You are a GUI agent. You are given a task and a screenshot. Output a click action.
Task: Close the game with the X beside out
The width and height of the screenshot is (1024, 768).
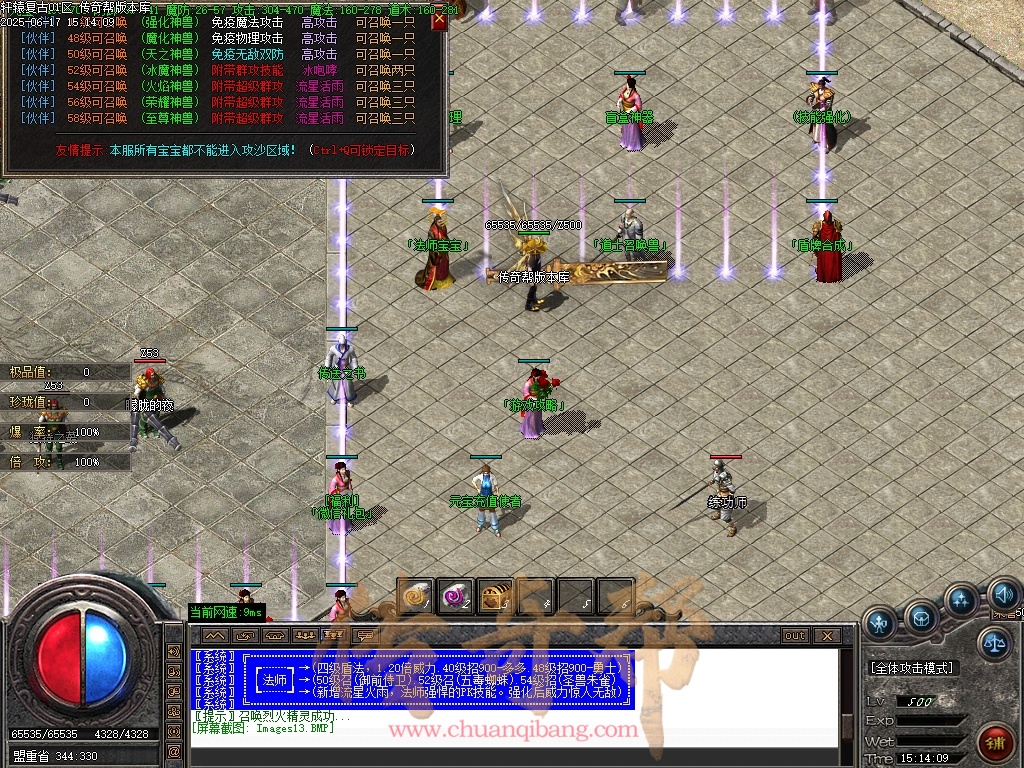826,635
